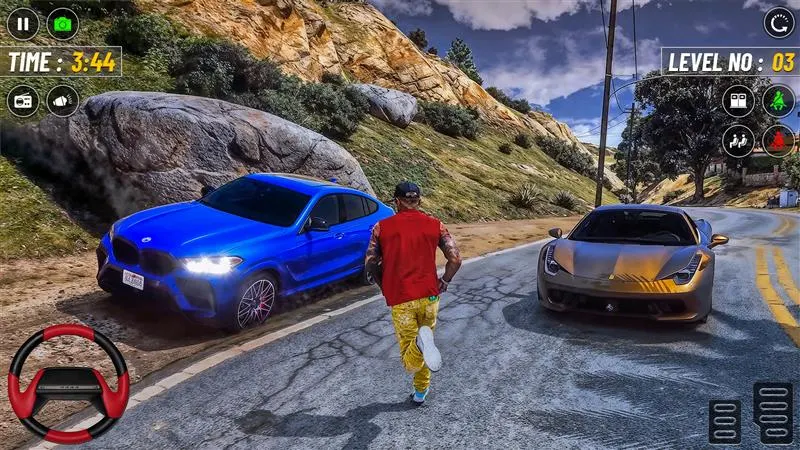Tap the green camera view button
Viewport: 800px width, 450px height.
[63, 23]
